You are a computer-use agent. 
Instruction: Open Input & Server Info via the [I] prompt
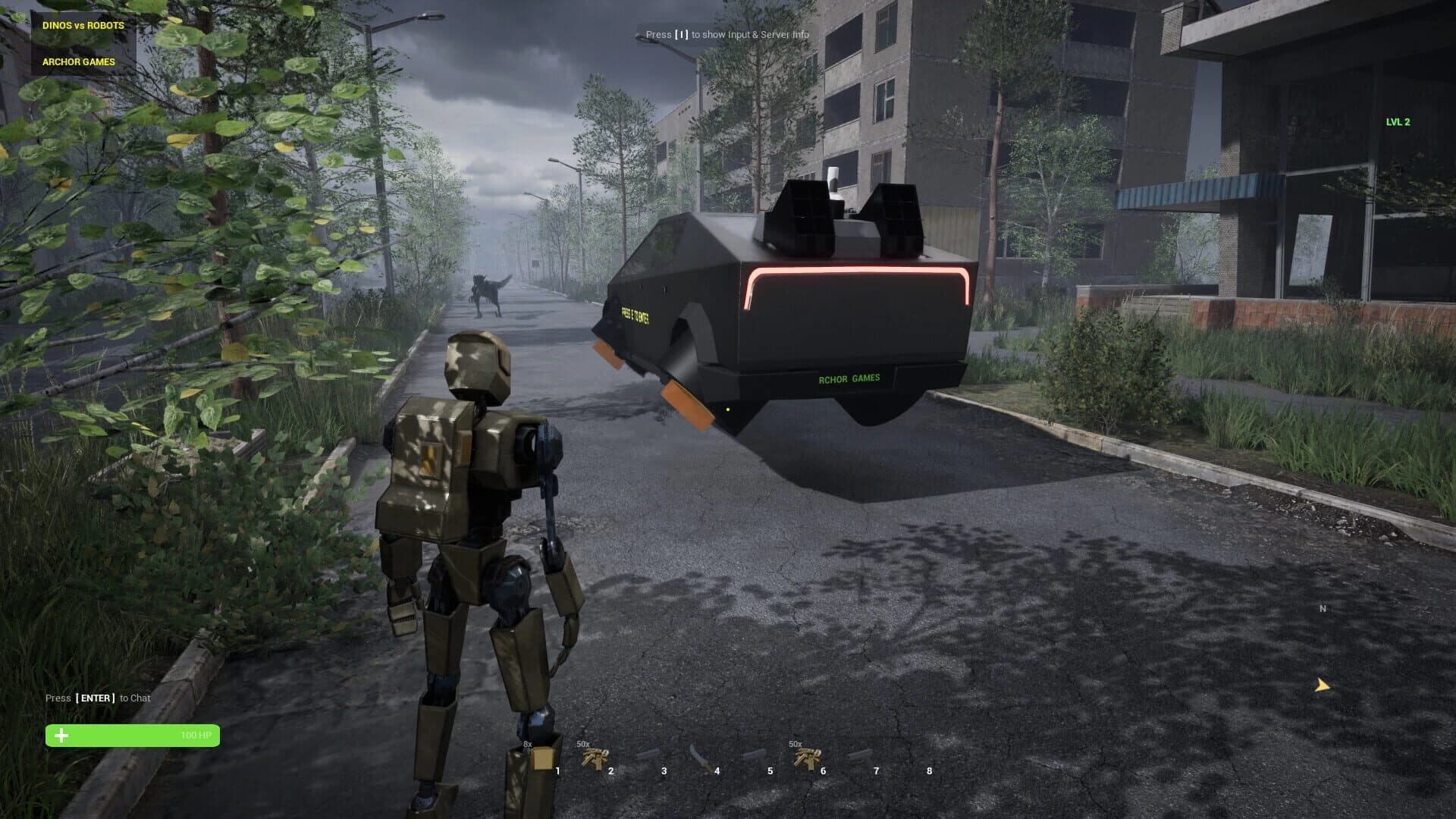point(727,34)
